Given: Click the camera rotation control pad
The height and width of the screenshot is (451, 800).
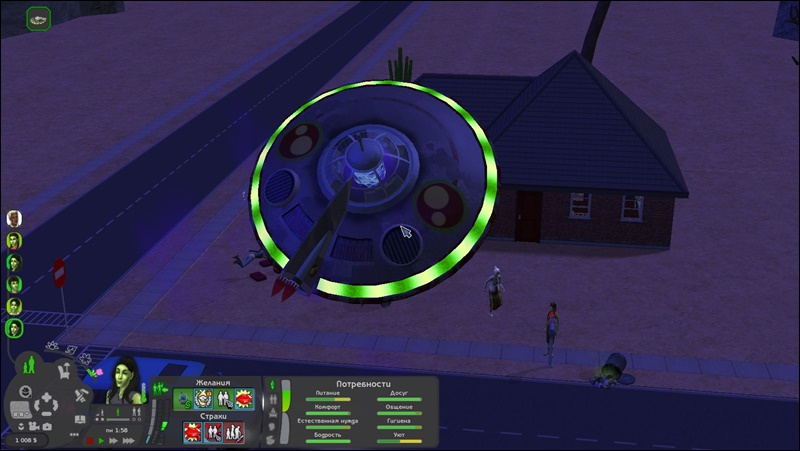Looking at the screenshot, I should (45, 406).
